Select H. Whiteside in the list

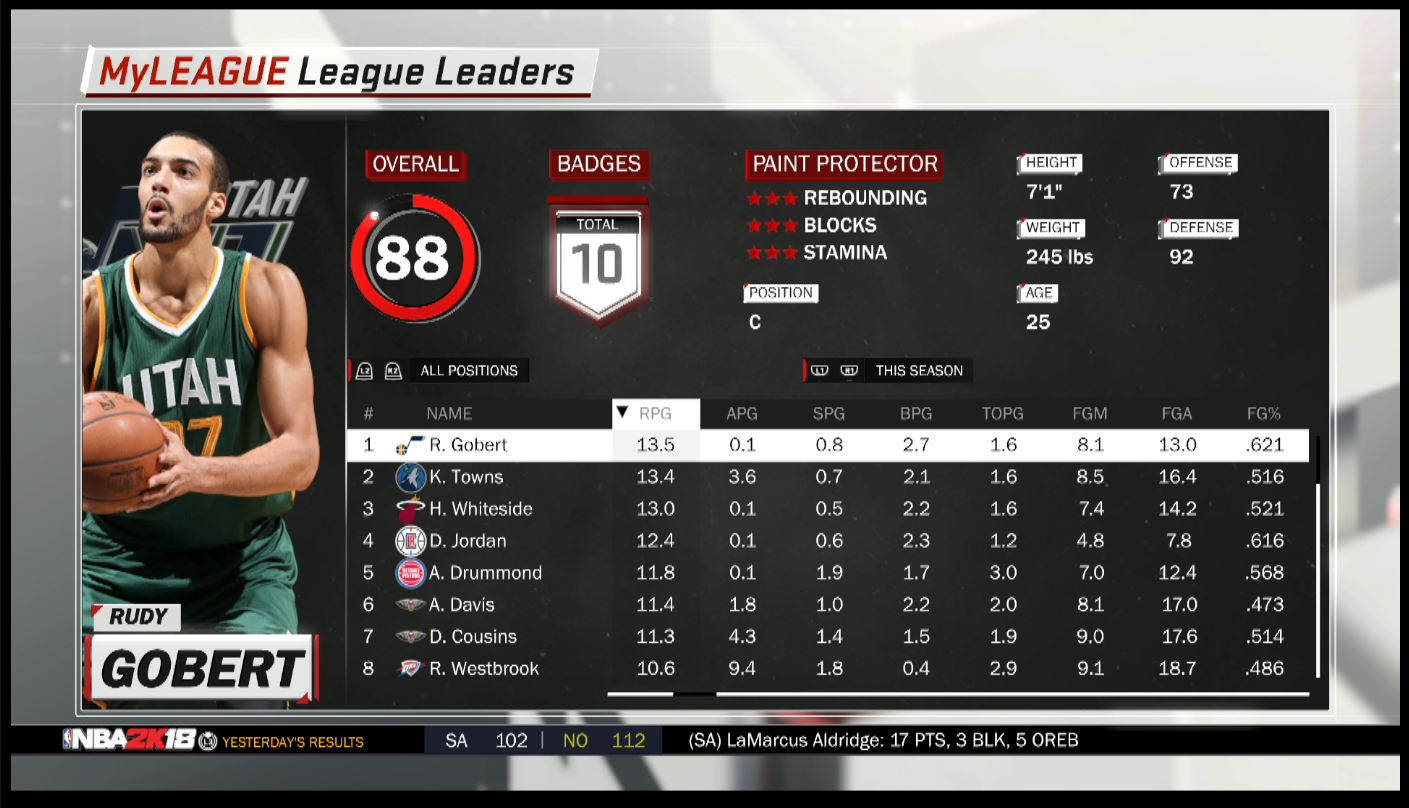[480, 509]
